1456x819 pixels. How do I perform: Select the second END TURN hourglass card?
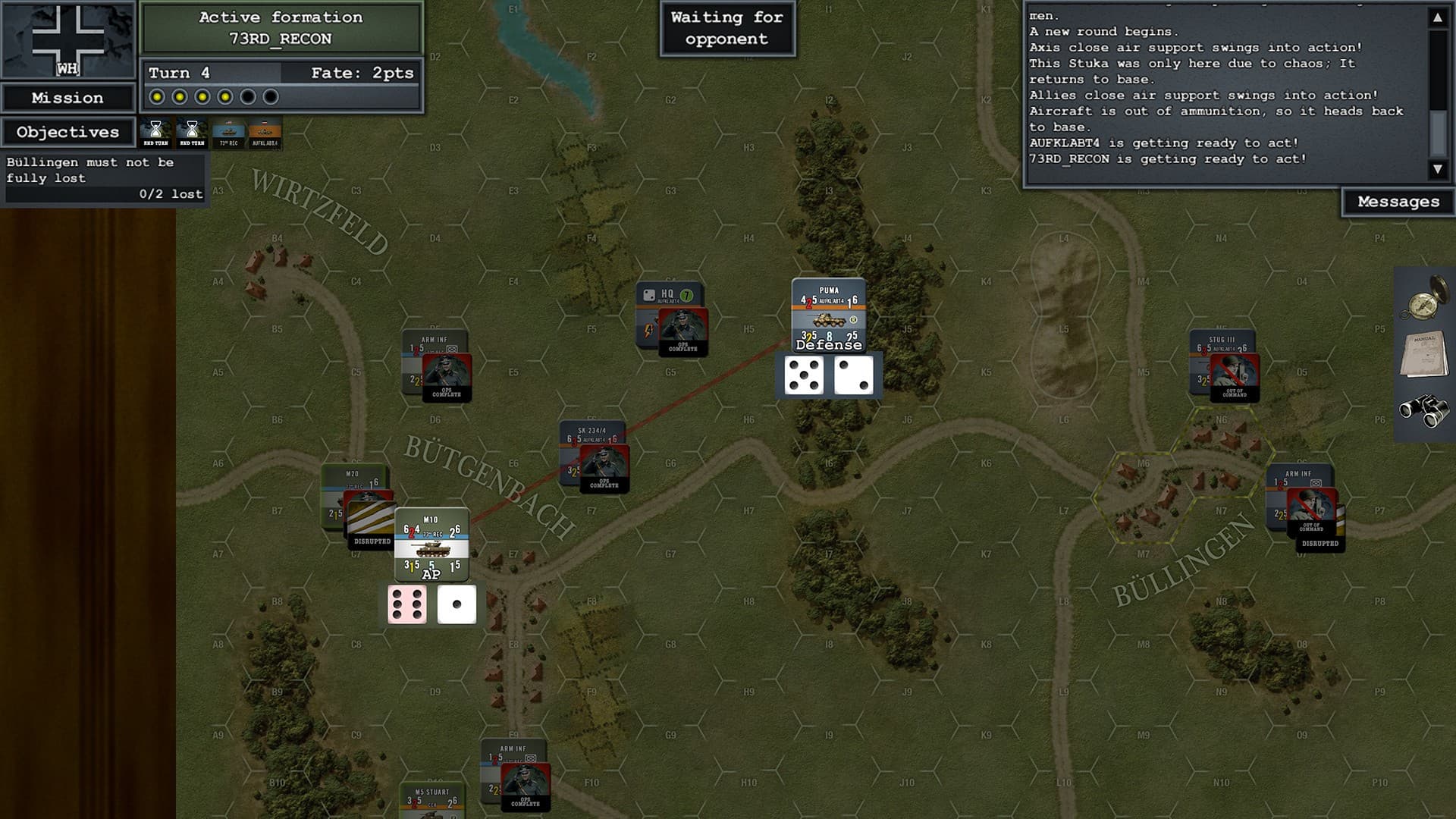193,133
